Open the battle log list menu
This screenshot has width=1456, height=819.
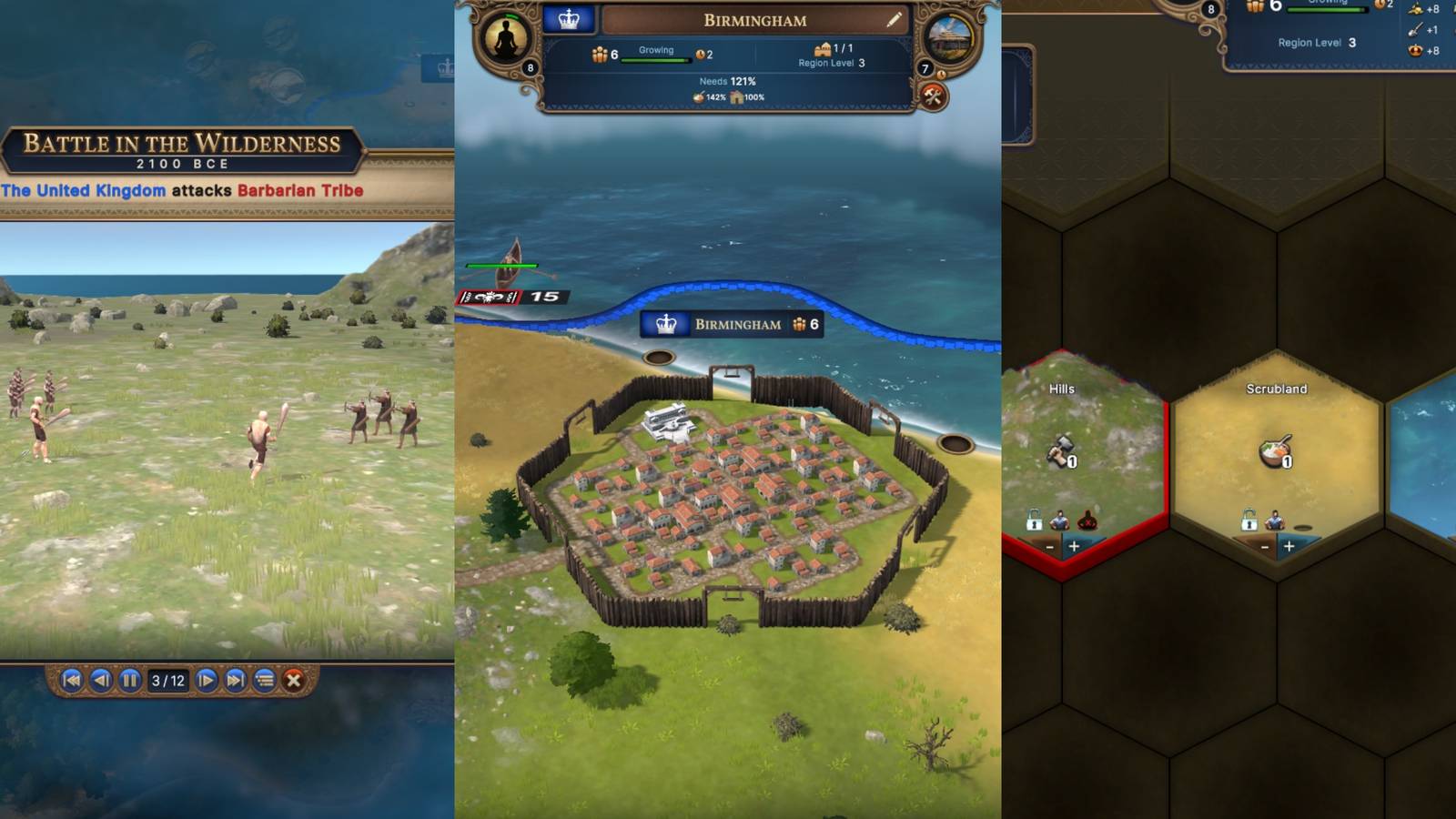266,680
